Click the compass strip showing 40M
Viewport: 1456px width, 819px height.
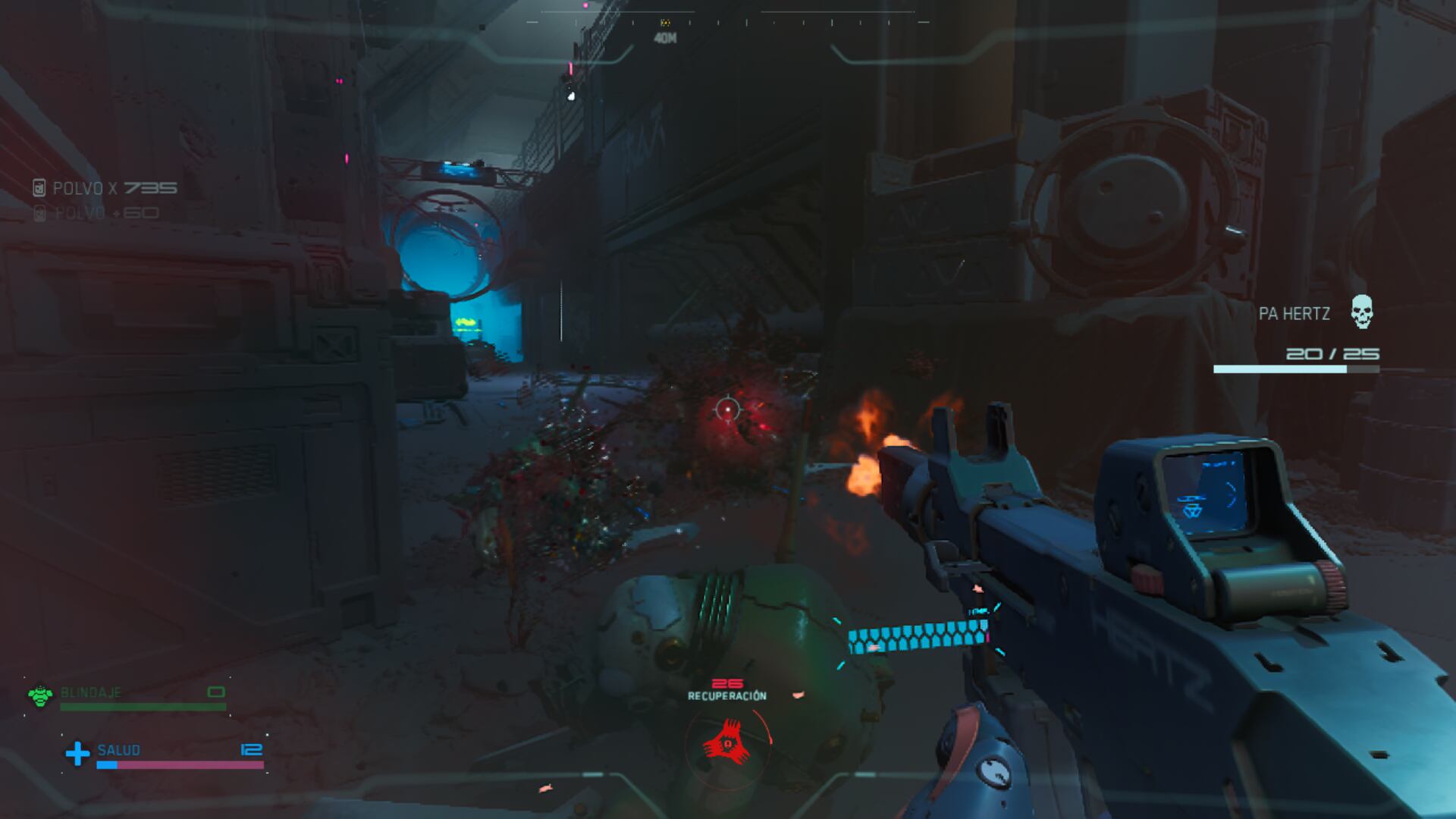point(726,23)
